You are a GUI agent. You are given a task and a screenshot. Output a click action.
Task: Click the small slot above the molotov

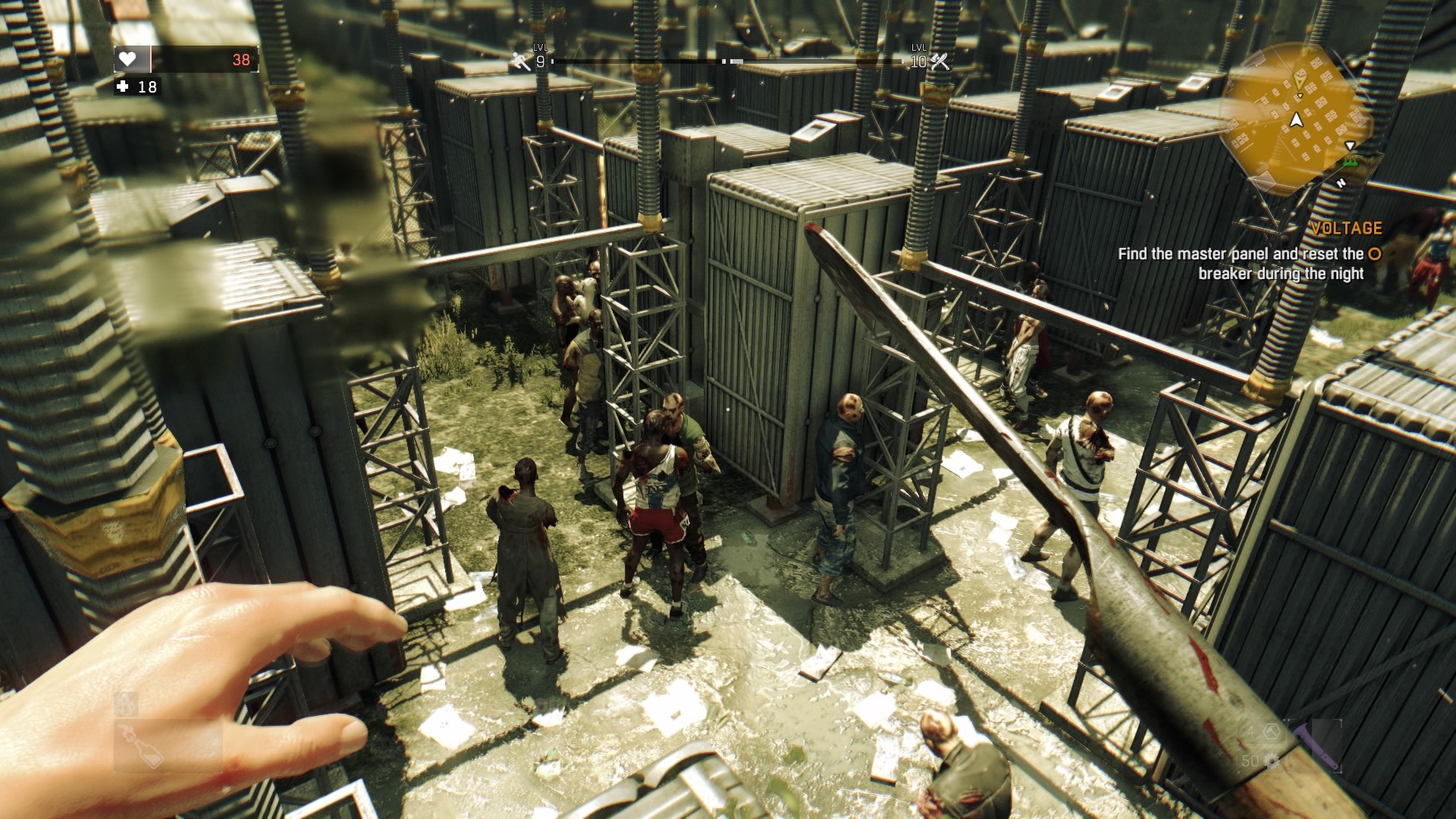(126, 704)
